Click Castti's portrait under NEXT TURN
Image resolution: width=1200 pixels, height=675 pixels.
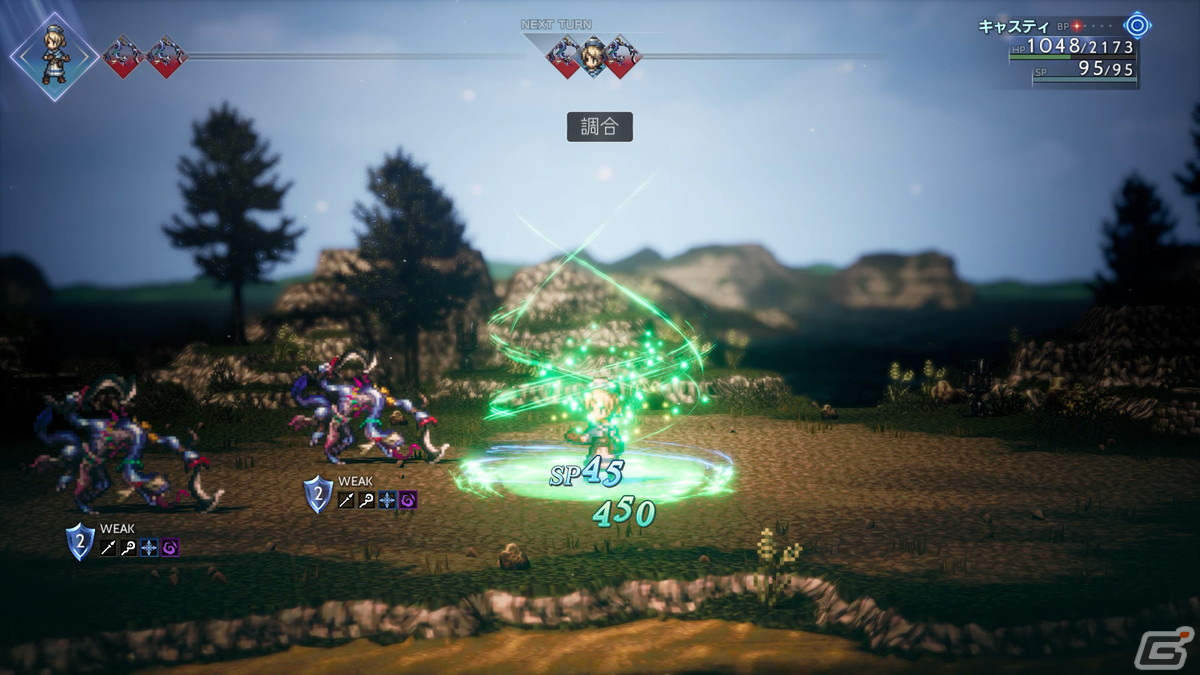click(593, 56)
